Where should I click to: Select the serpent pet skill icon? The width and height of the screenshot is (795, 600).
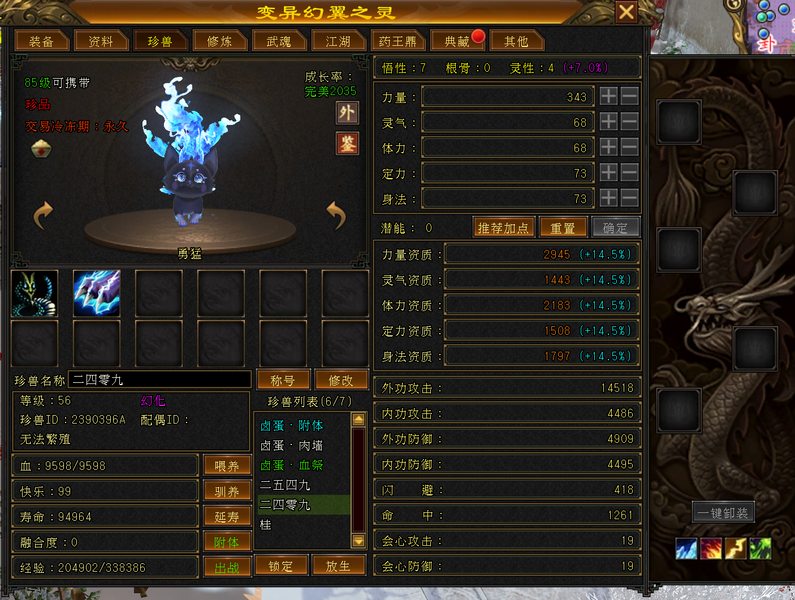pyautogui.click(x=35, y=294)
